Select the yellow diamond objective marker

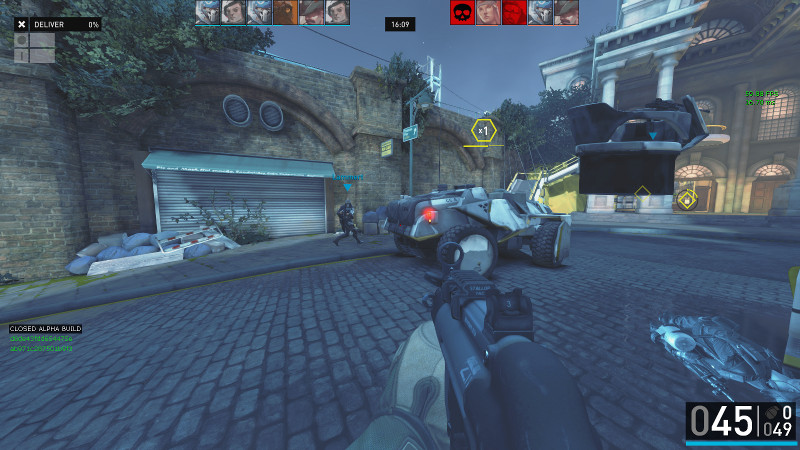[x=687, y=199]
